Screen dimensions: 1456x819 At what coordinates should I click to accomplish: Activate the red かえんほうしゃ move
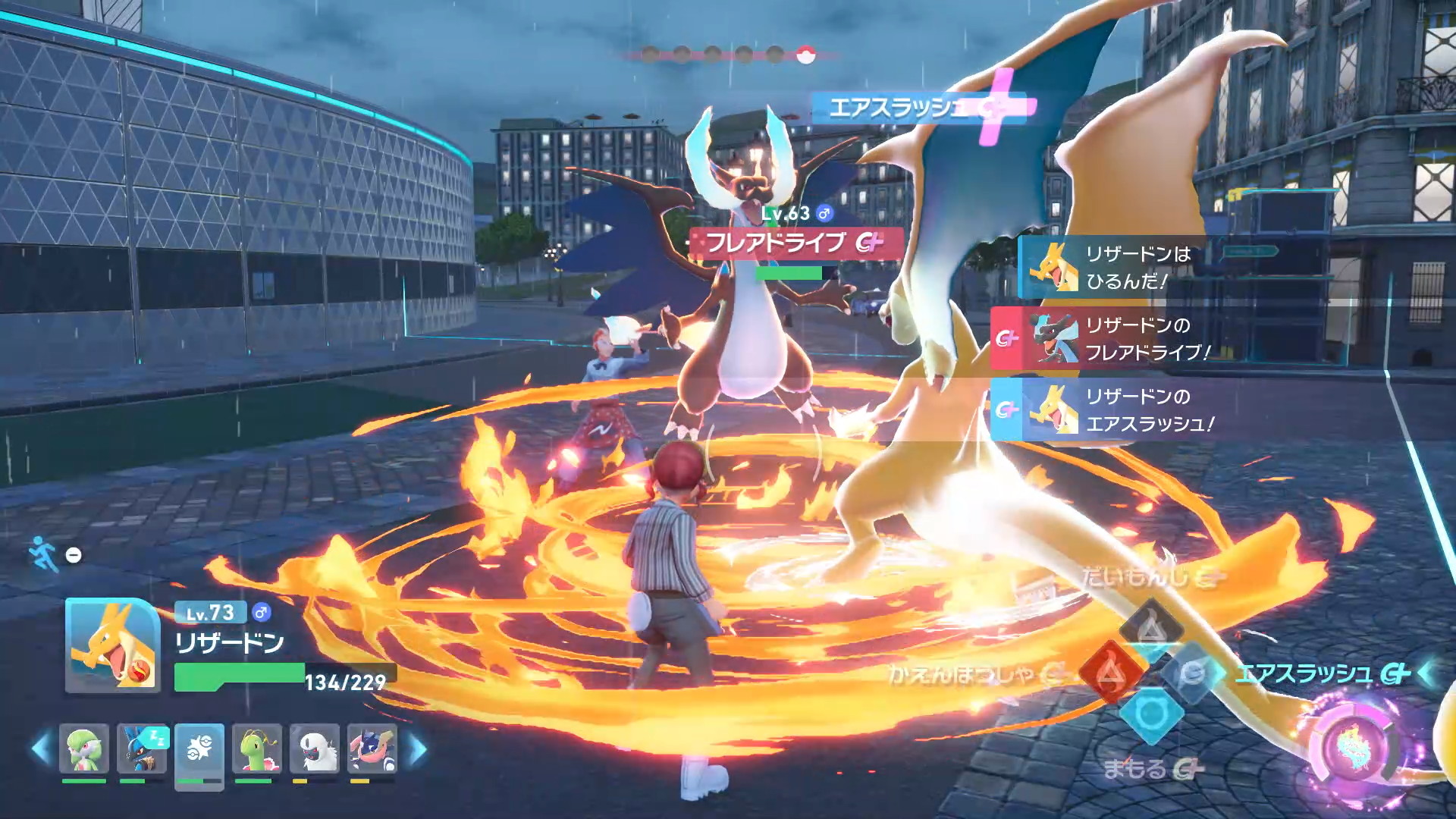(1109, 672)
